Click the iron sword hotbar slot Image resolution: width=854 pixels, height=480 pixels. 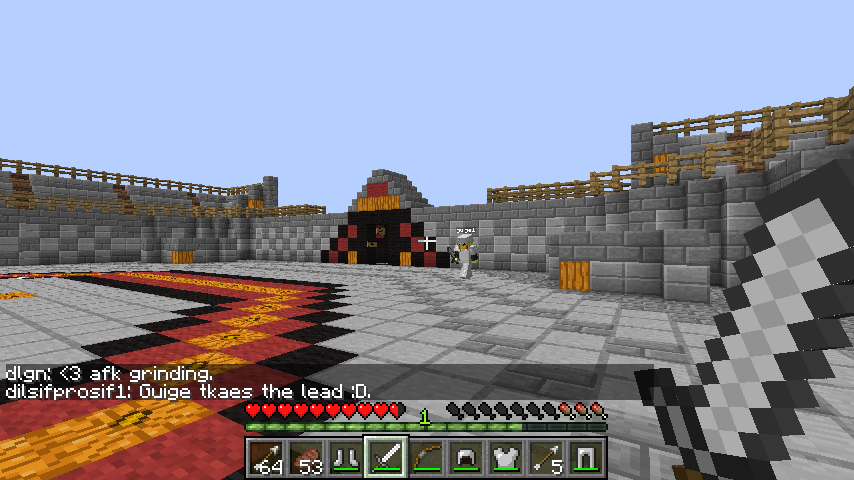coord(386,458)
